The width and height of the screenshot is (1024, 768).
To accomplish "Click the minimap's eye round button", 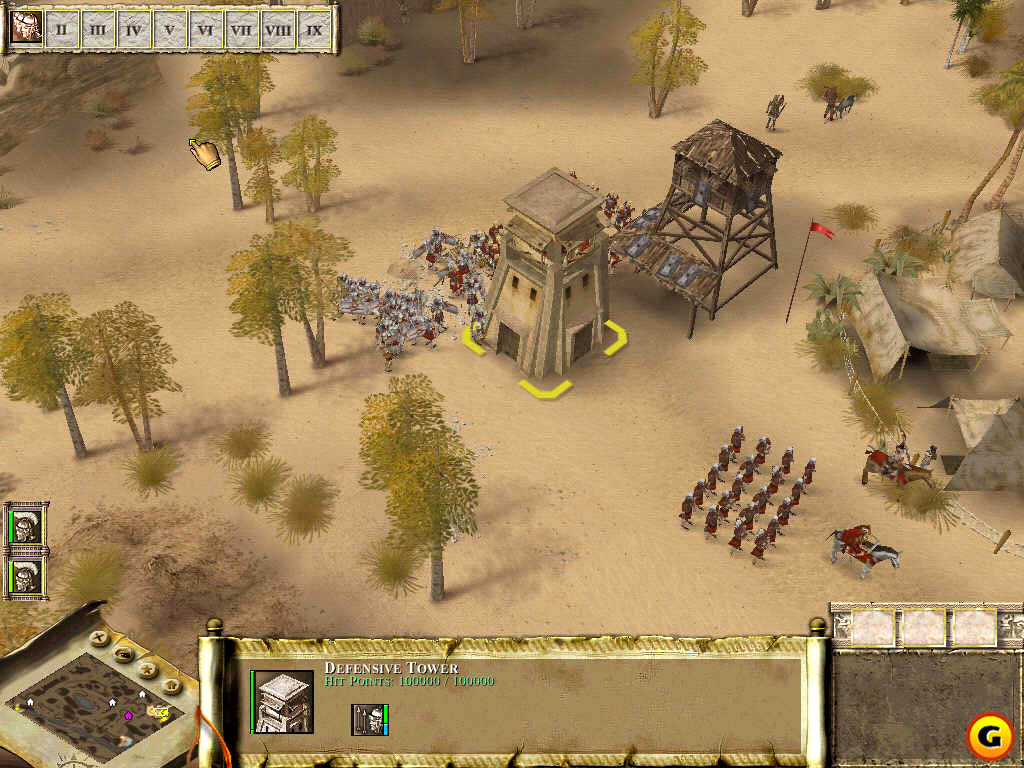I will click(124, 654).
